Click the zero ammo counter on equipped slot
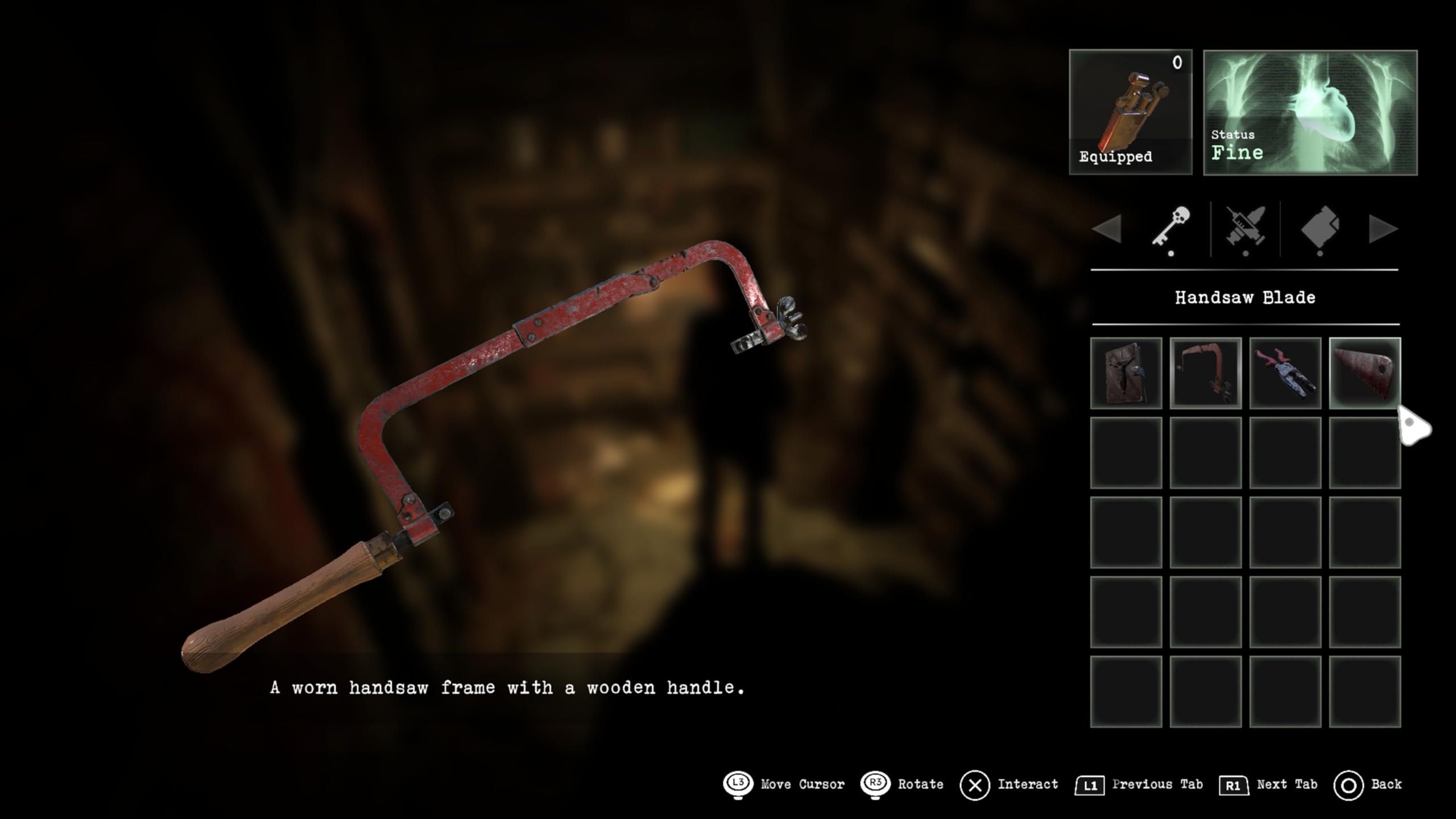Viewport: 1456px width, 819px height. pos(1177,63)
